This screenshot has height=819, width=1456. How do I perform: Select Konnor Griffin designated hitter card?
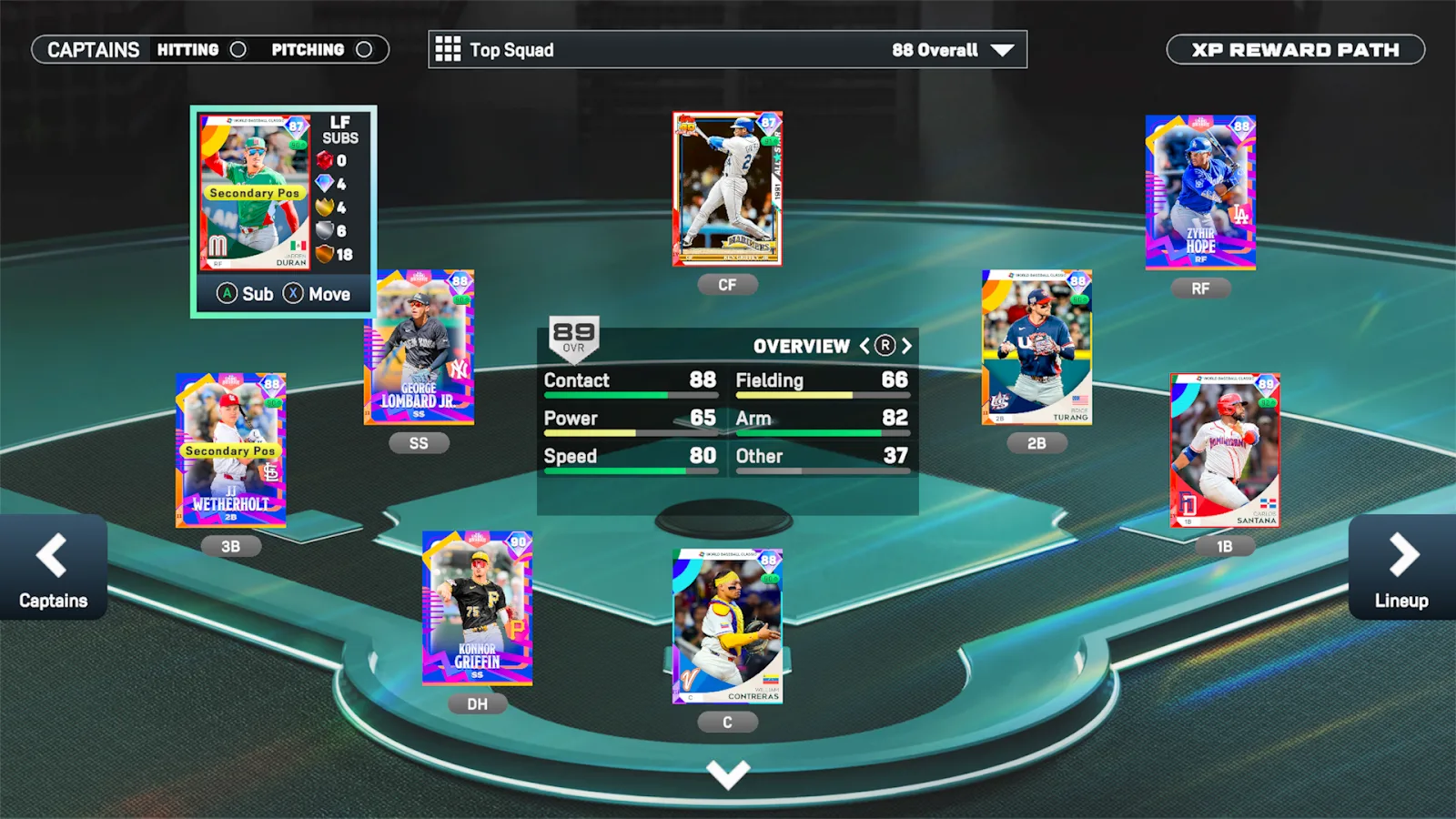coord(477,608)
